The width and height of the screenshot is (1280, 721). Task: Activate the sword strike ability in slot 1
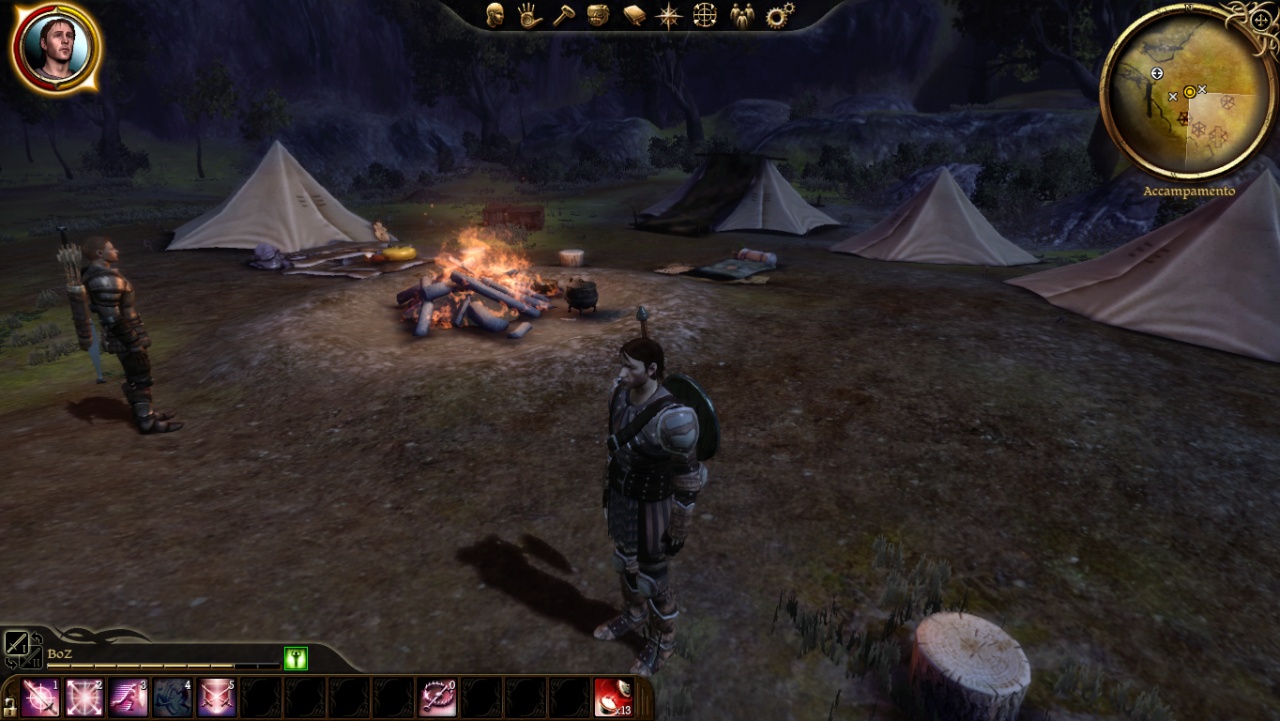pos(41,697)
